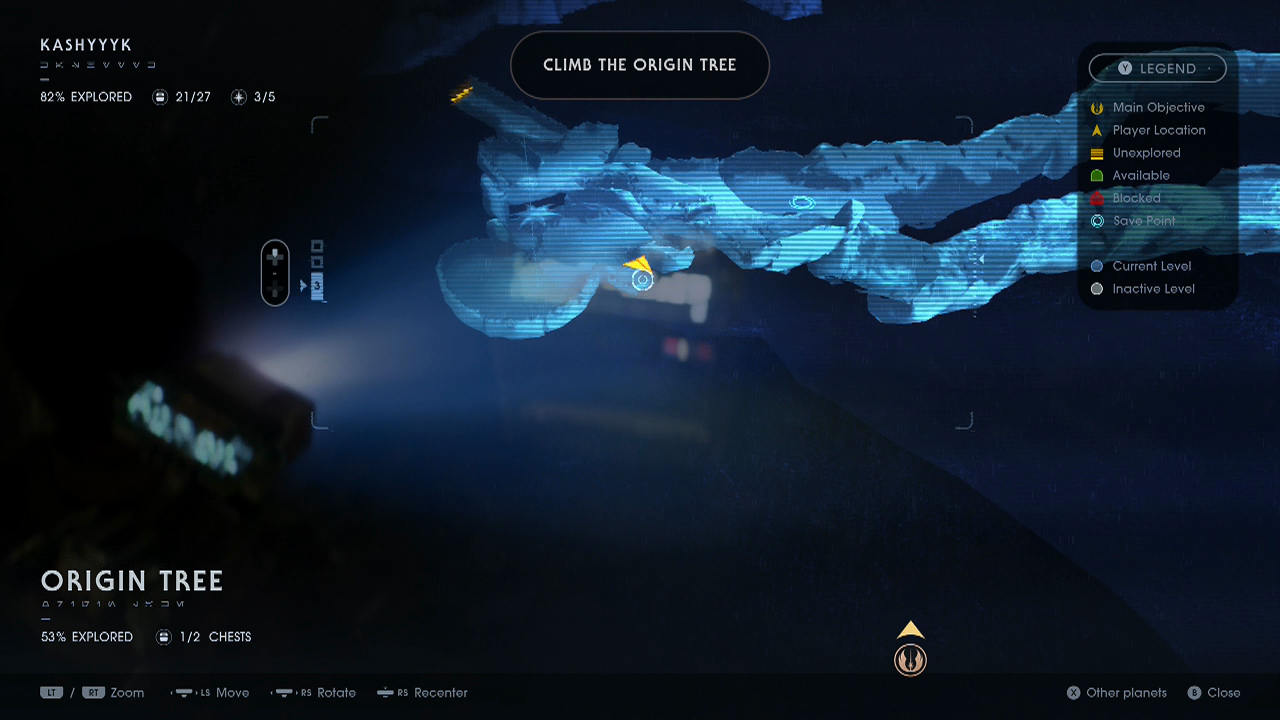Open the Other planets menu
Screen dimensions: 1280x720
point(1116,692)
